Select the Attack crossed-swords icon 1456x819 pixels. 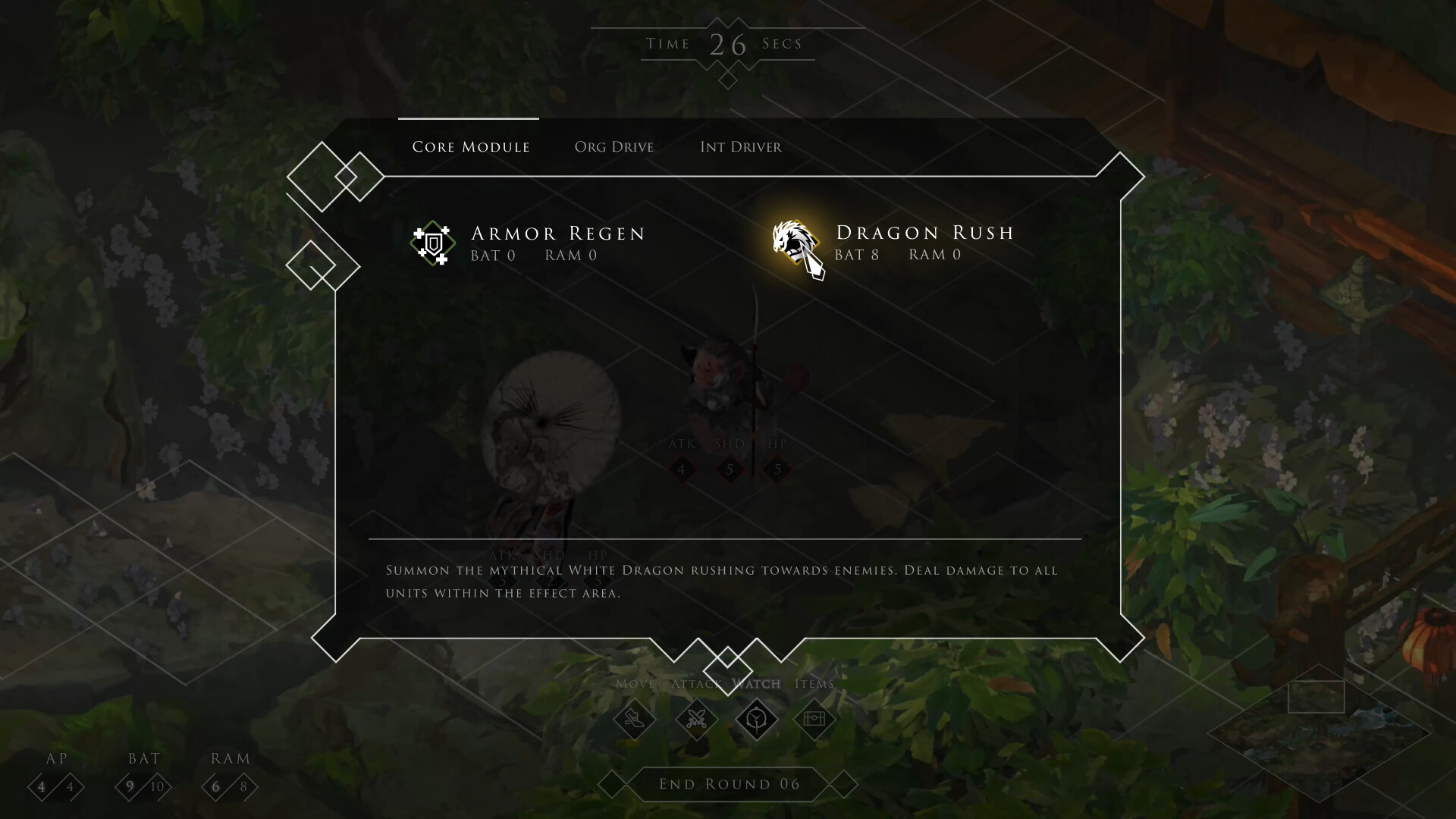(696, 718)
